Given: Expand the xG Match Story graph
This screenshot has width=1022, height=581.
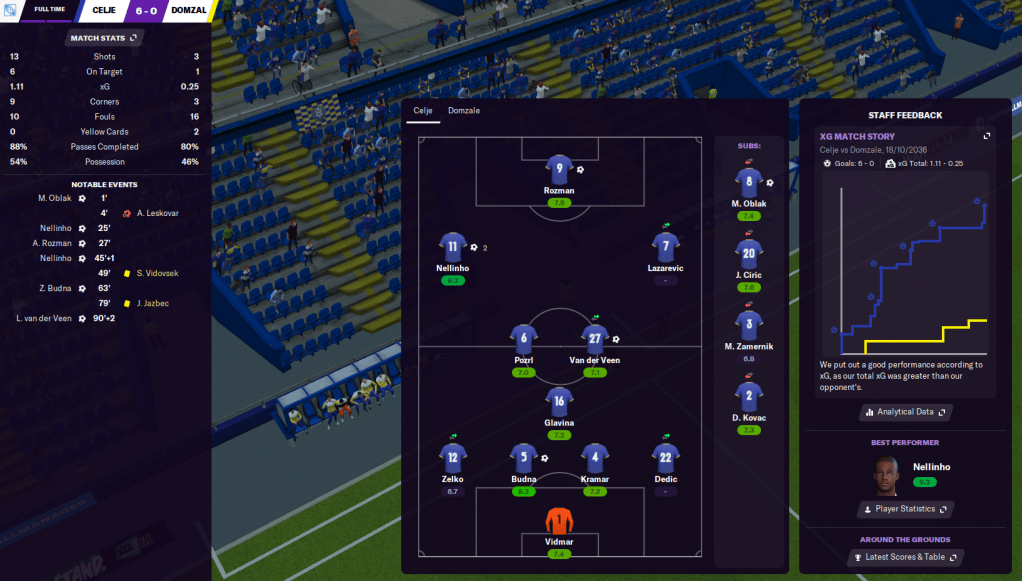Looking at the screenshot, I should 987,136.
